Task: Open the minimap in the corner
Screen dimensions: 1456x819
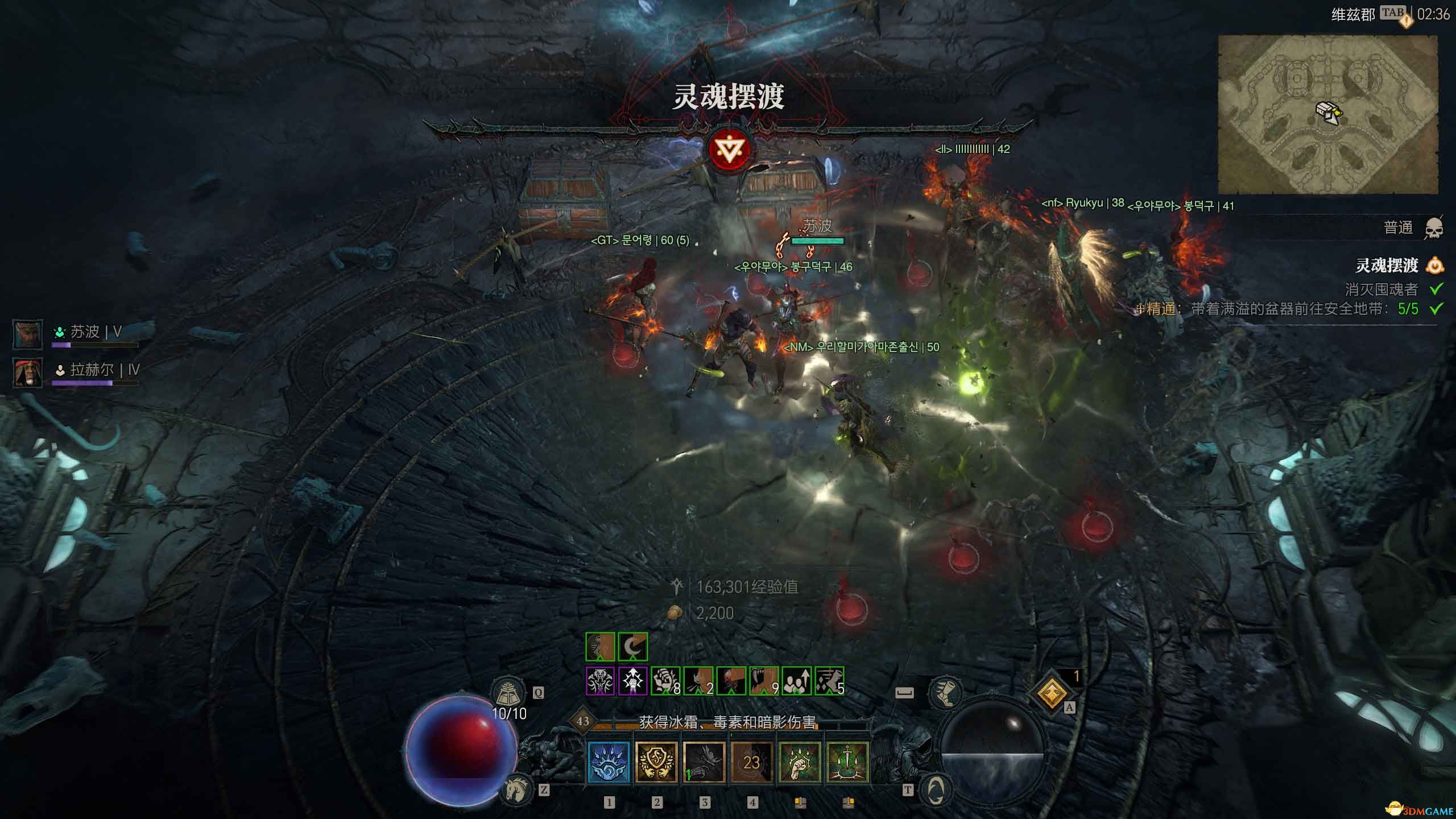Action: 1327,114
